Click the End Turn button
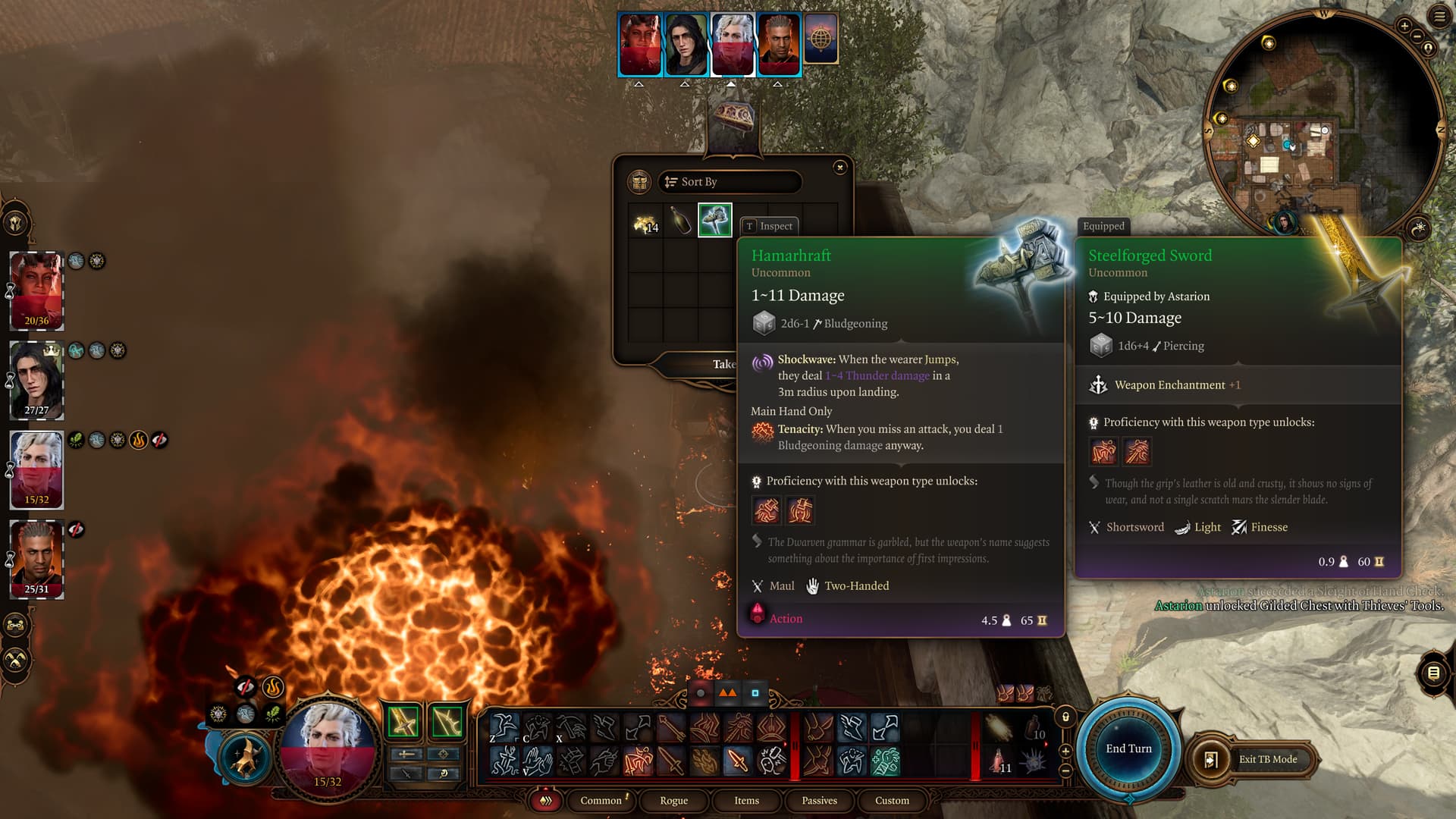The height and width of the screenshot is (819, 1456). click(1128, 748)
